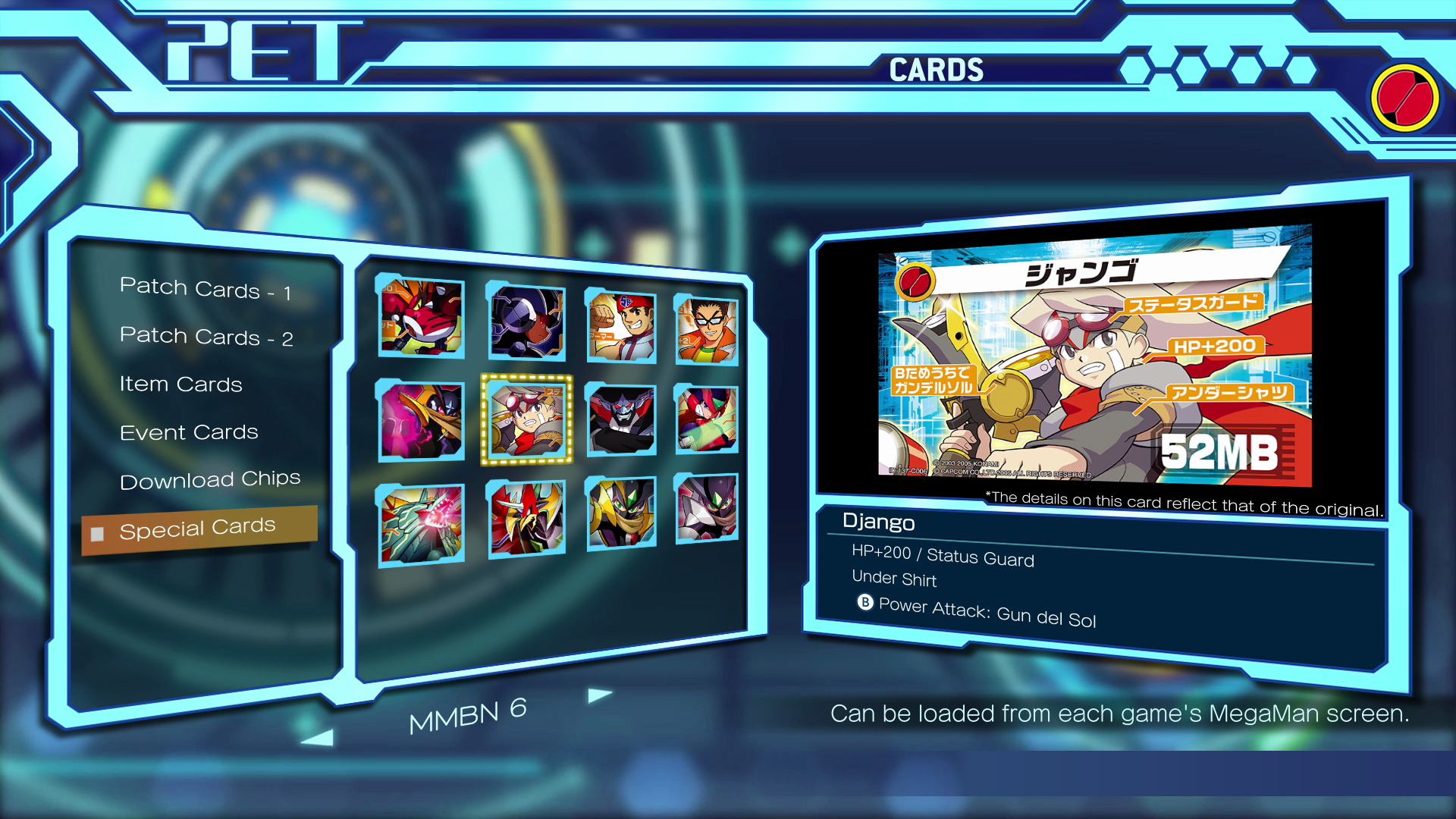
Task: Open the Item Cards list
Action: click(180, 384)
